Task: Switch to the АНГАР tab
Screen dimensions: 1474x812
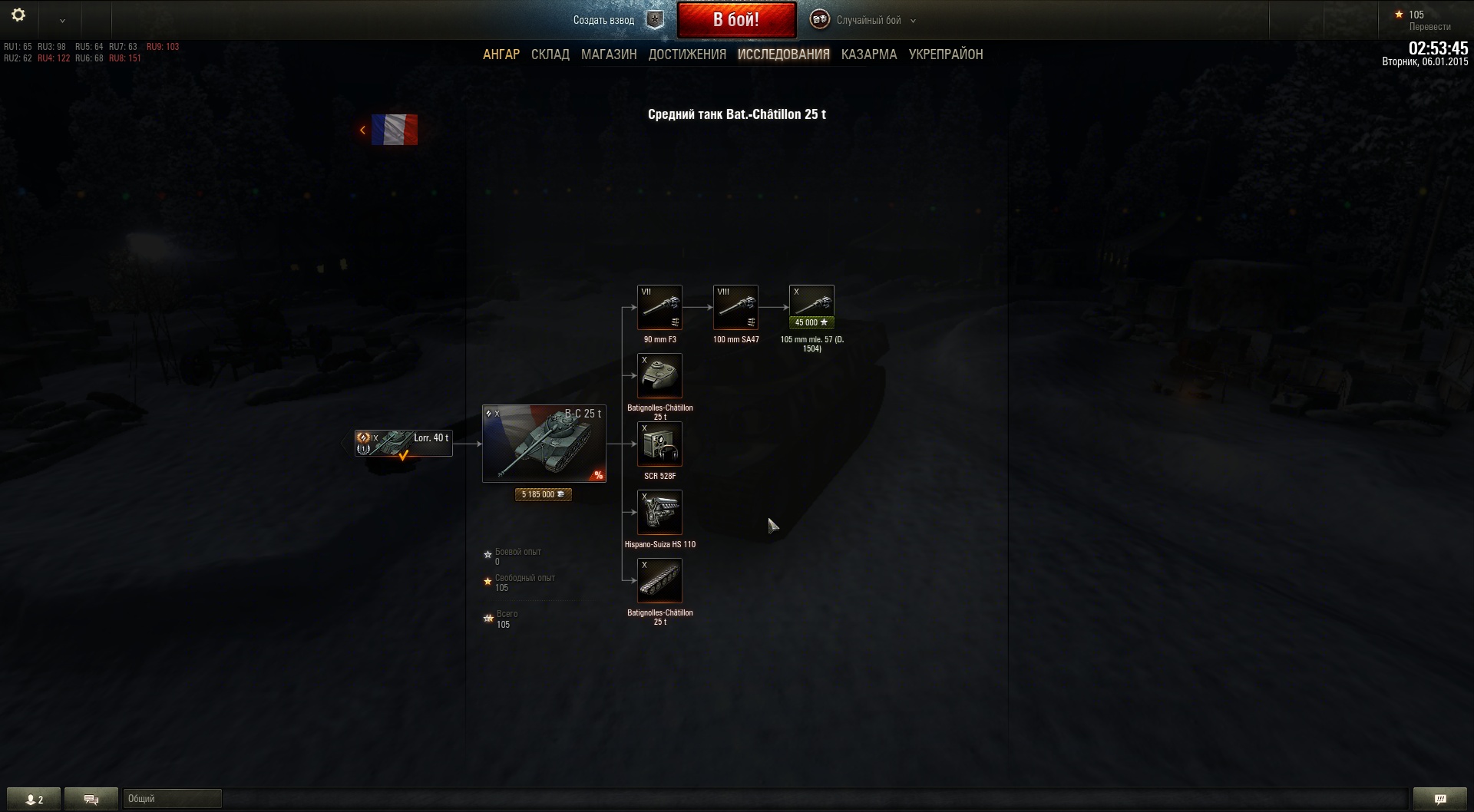Action: (x=501, y=54)
